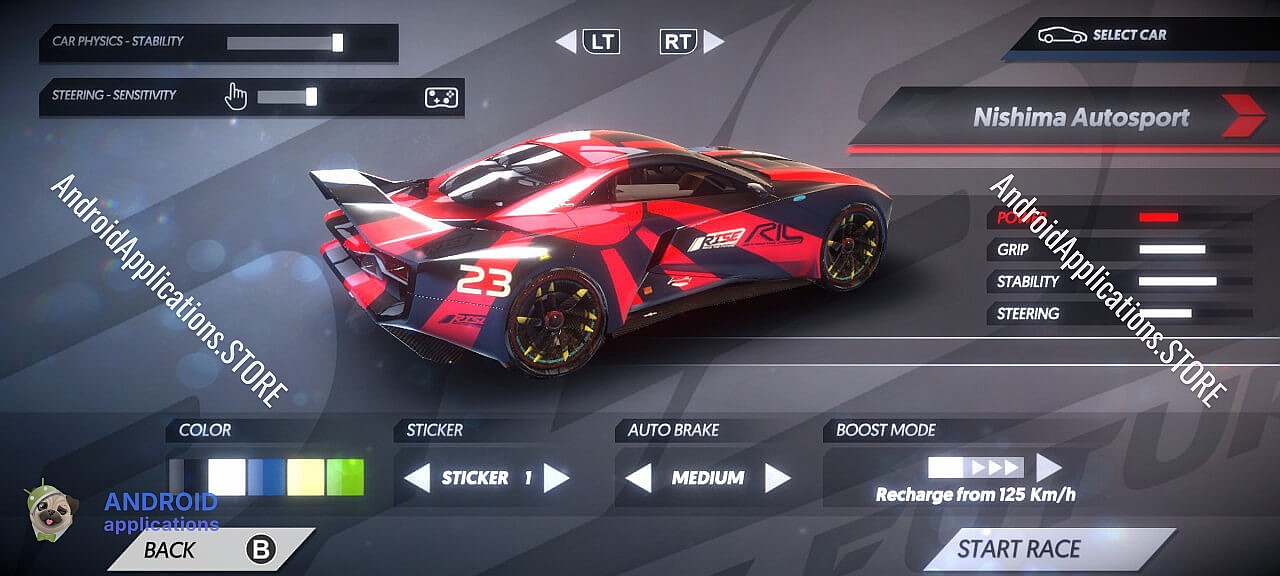Switch to the previous sticker
This screenshot has width=1280, height=576.
coord(416,478)
